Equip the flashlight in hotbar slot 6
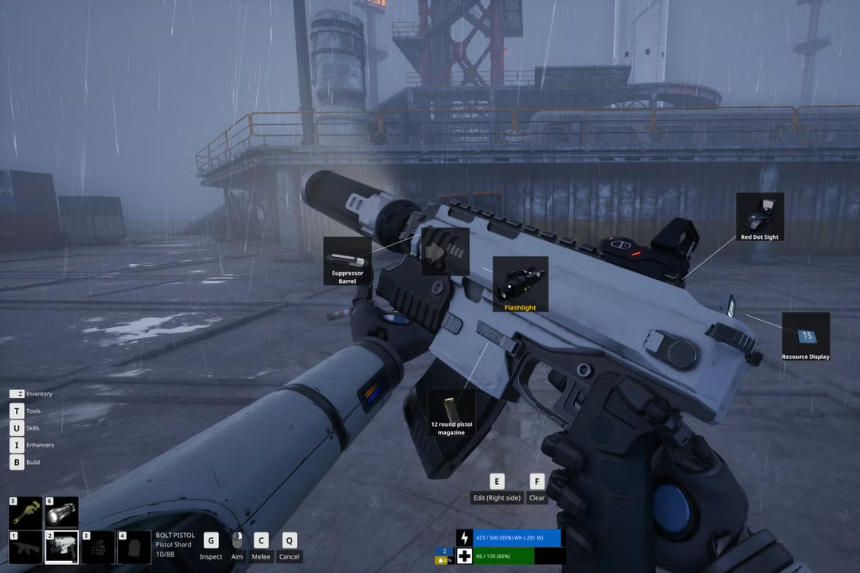Image resolution: width=860 pixels, height=573 pixels. pos(62,513)
